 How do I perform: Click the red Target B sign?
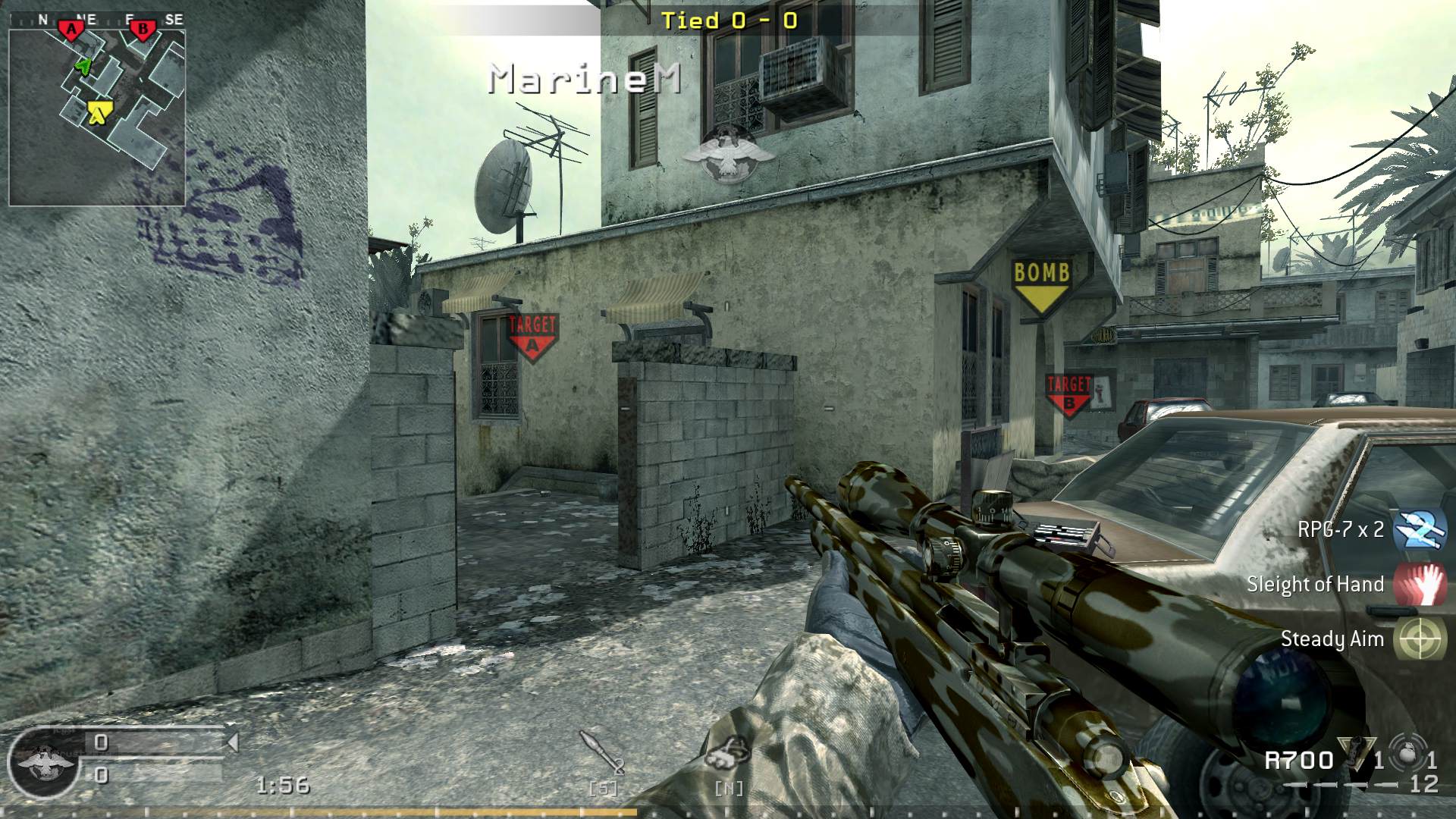pos(1070,394)
